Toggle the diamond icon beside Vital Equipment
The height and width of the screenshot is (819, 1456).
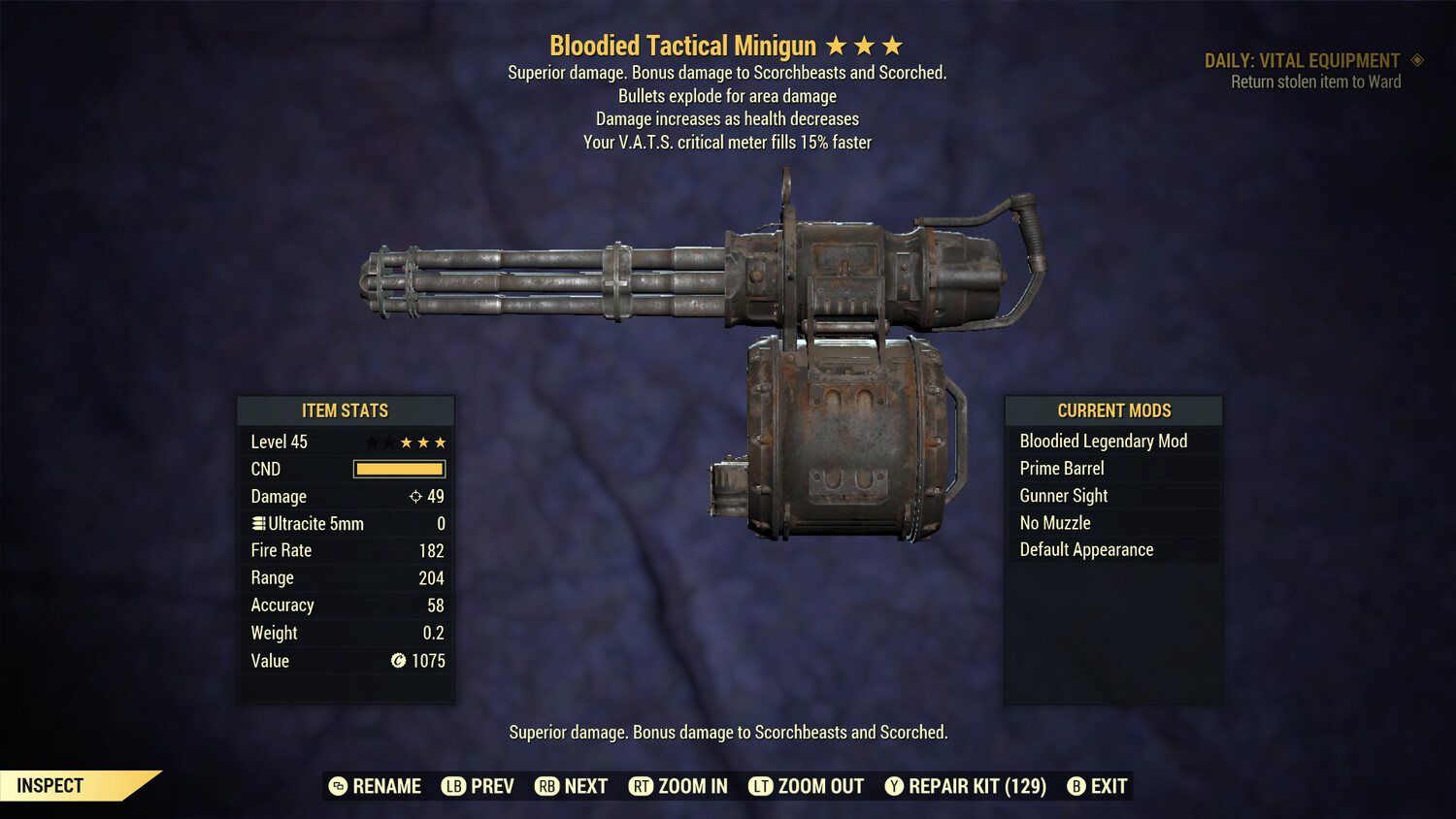click(x=1418, y=60)
